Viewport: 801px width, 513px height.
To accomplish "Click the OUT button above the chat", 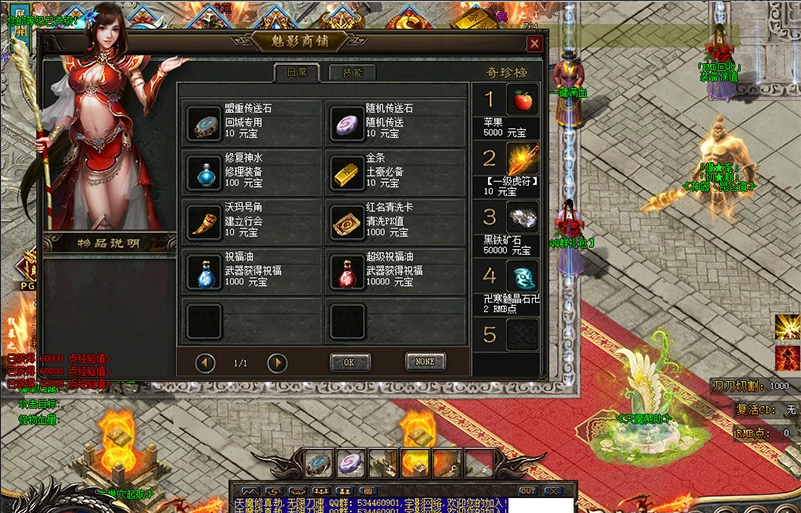I will tap(527, 491).
